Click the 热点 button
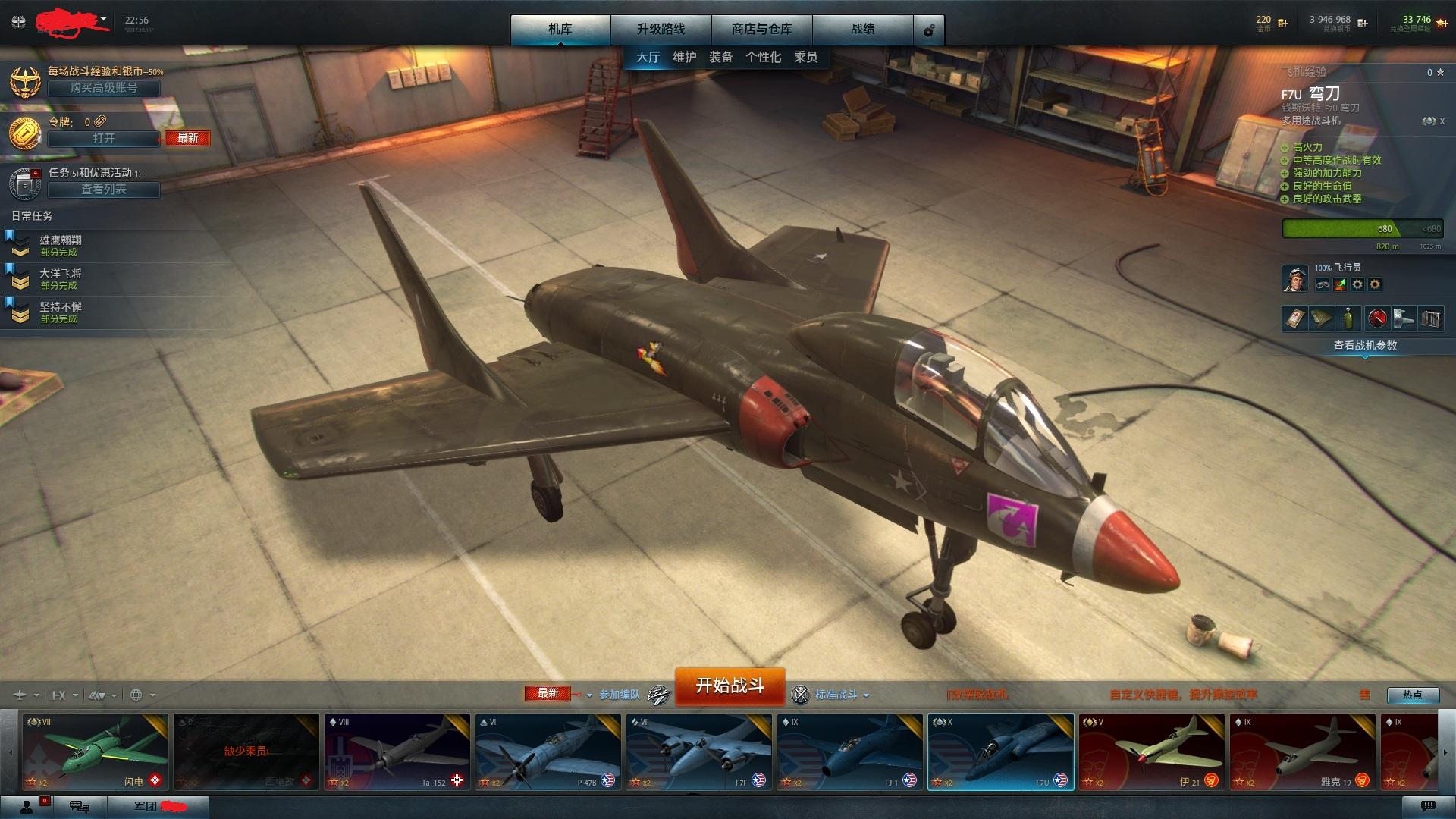1456x819 pixels. [x=1412, y=695]
